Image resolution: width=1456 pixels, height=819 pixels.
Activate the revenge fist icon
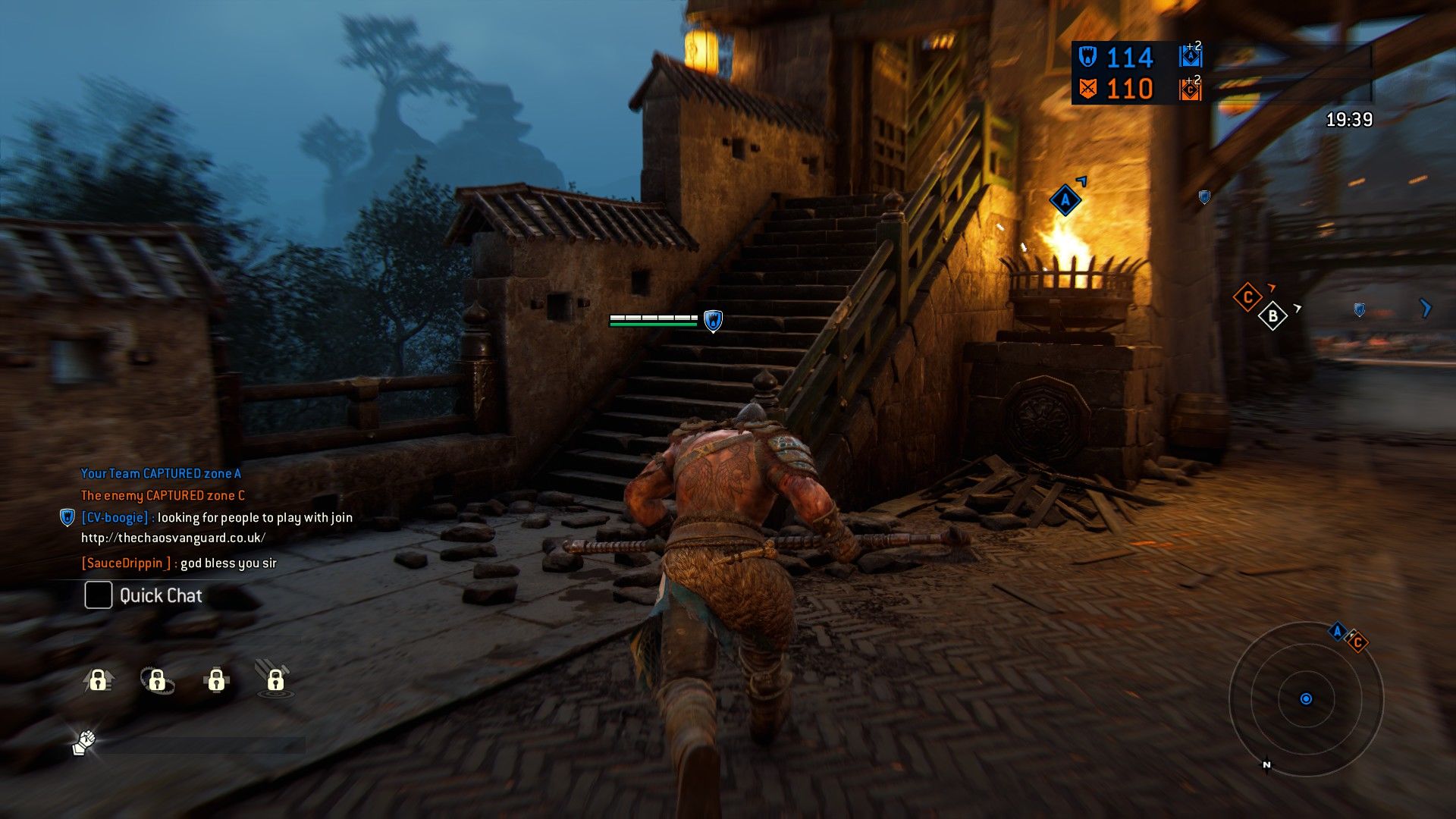tap(84, 742)
